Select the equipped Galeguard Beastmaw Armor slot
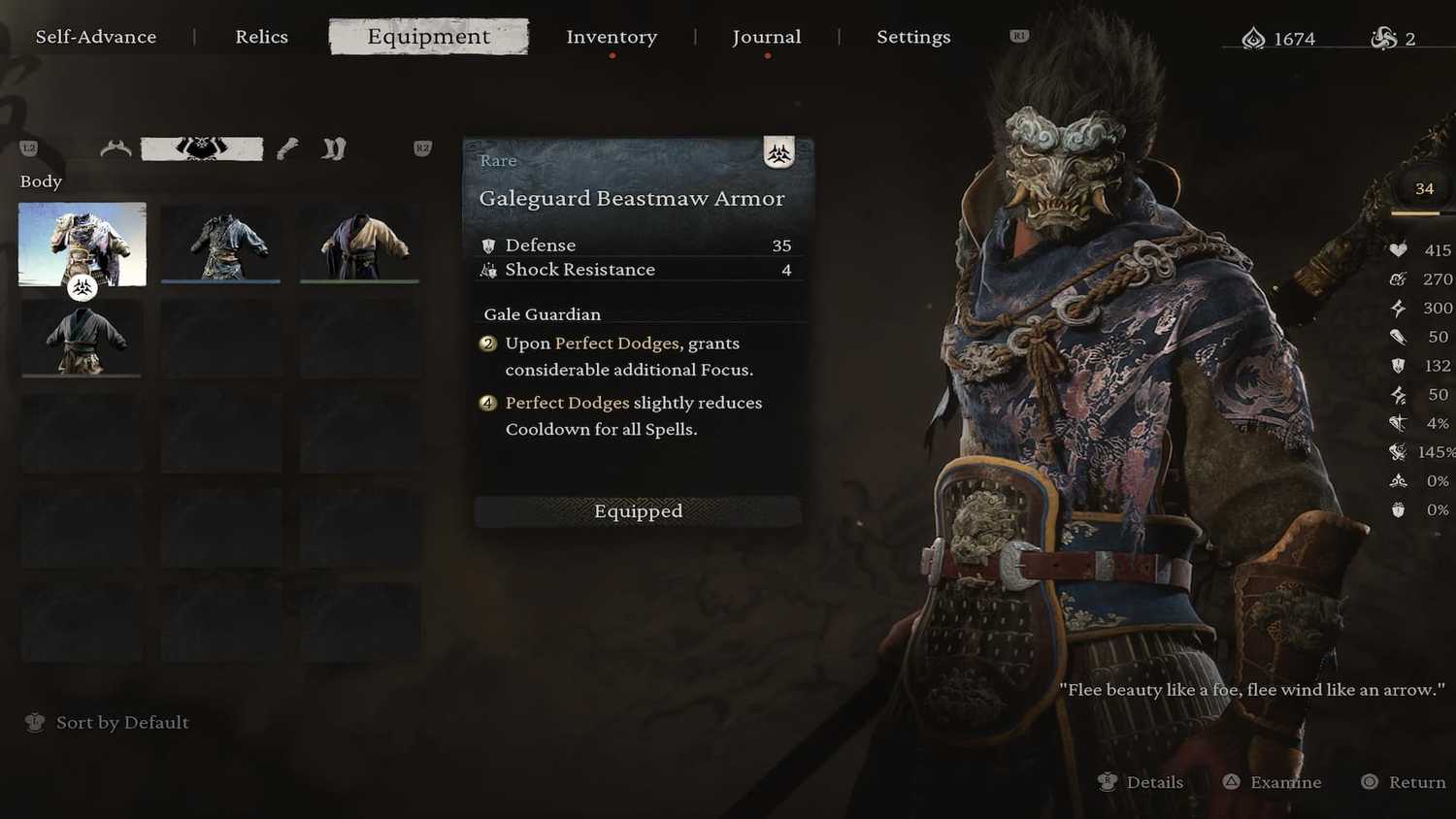The height and width of the screenshot is (819, 1456). point(83,244)
